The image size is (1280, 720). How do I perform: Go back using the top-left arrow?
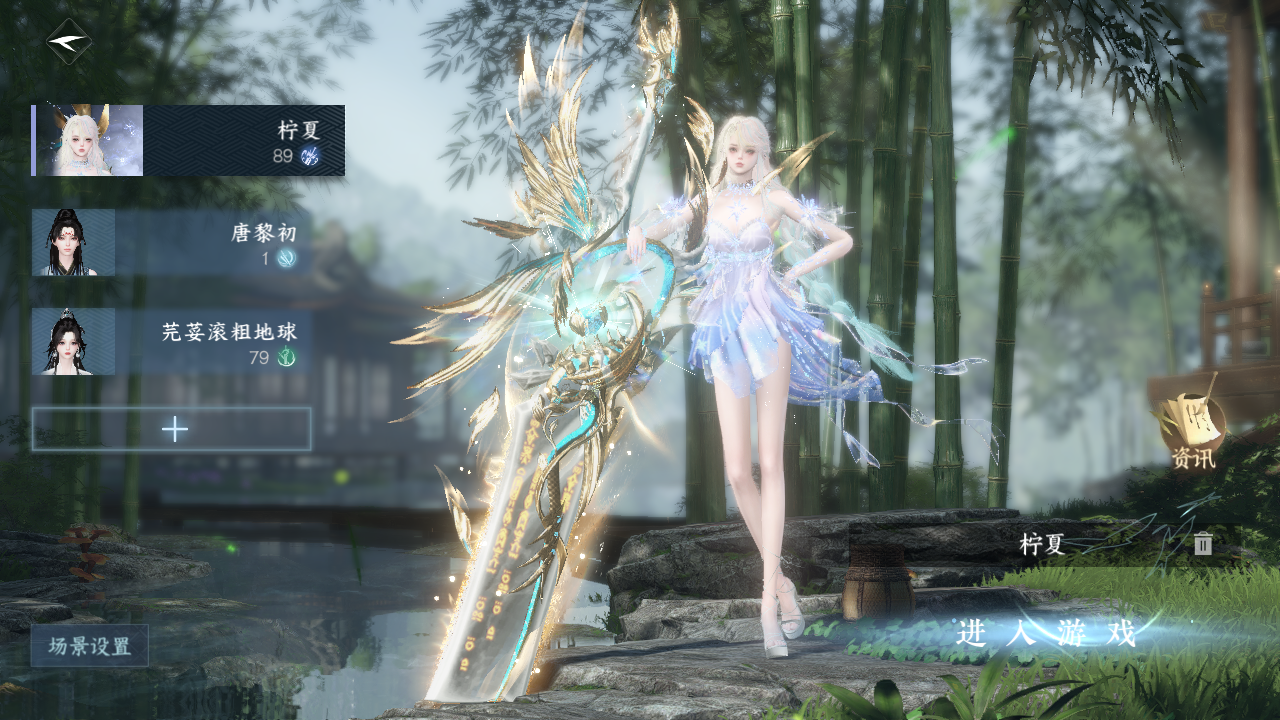[x=69, y=42]
